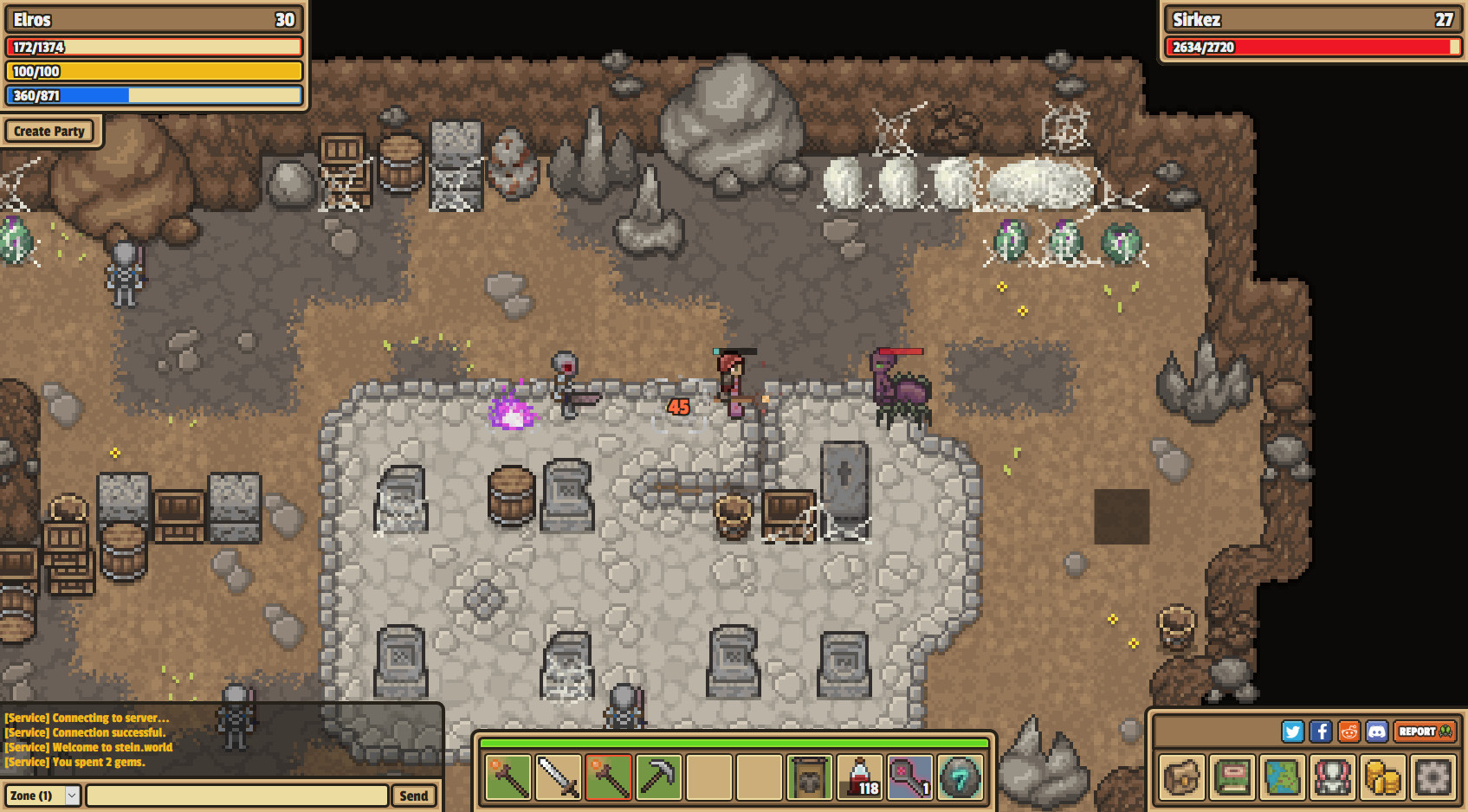Viewport: 1468px width, 812px height.
Task: Open the inventory bag
Action: click(1182, 777)
